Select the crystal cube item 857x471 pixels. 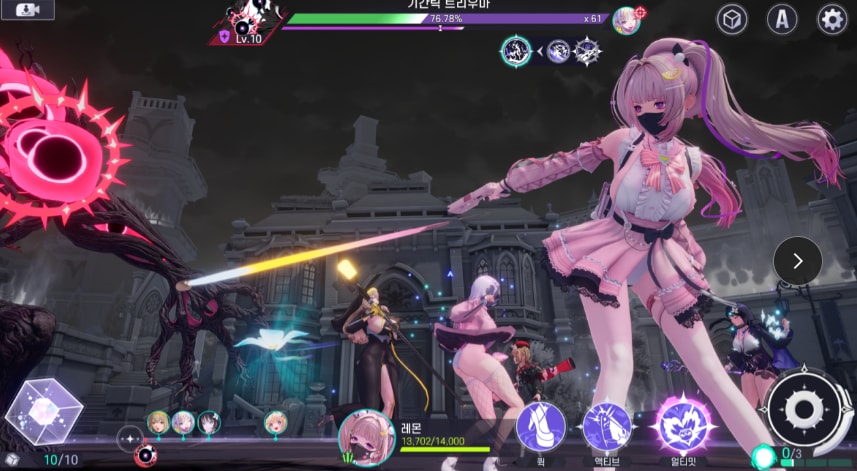42,411
